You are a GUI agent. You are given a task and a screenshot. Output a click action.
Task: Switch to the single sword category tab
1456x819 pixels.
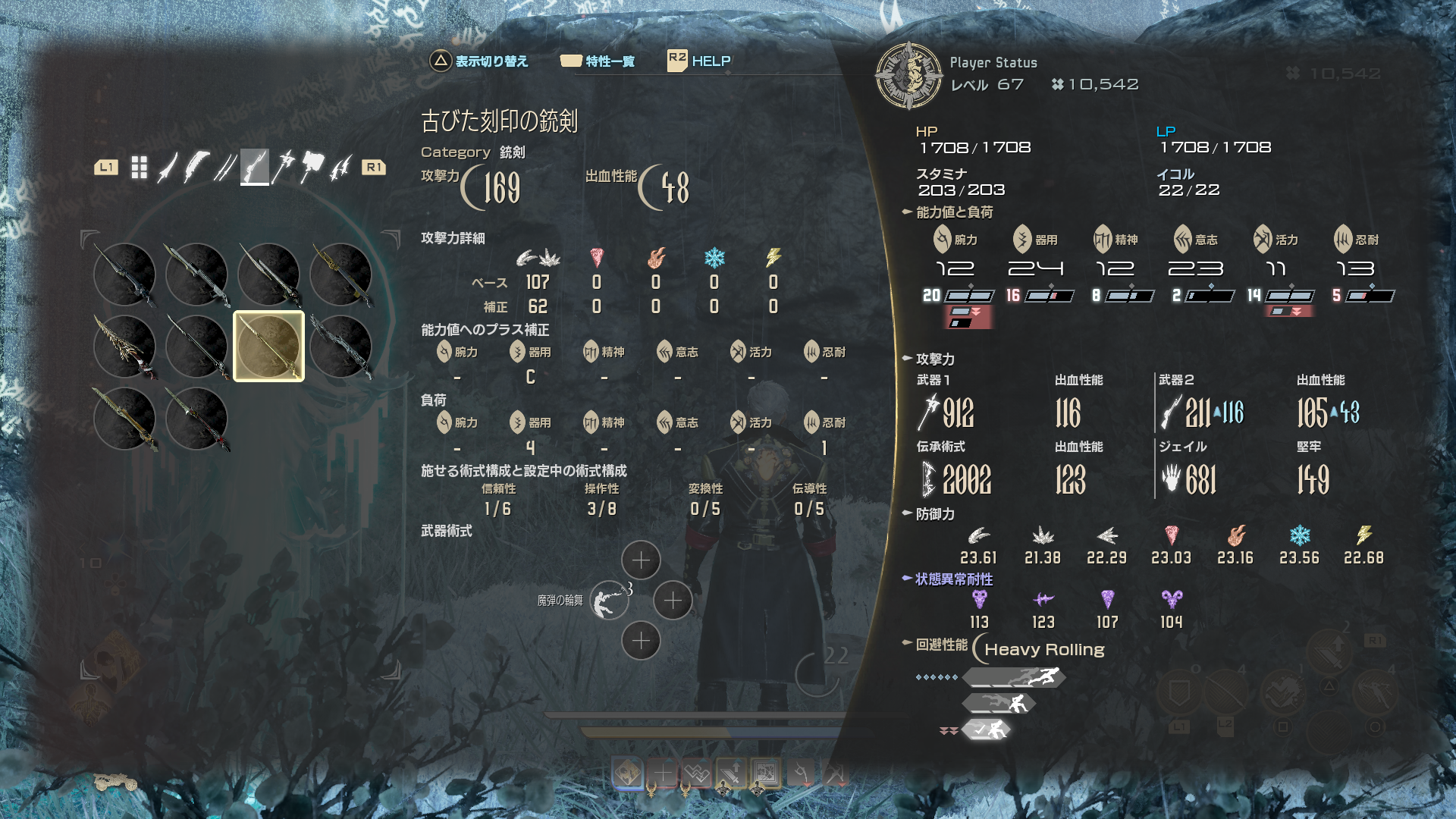167,168
